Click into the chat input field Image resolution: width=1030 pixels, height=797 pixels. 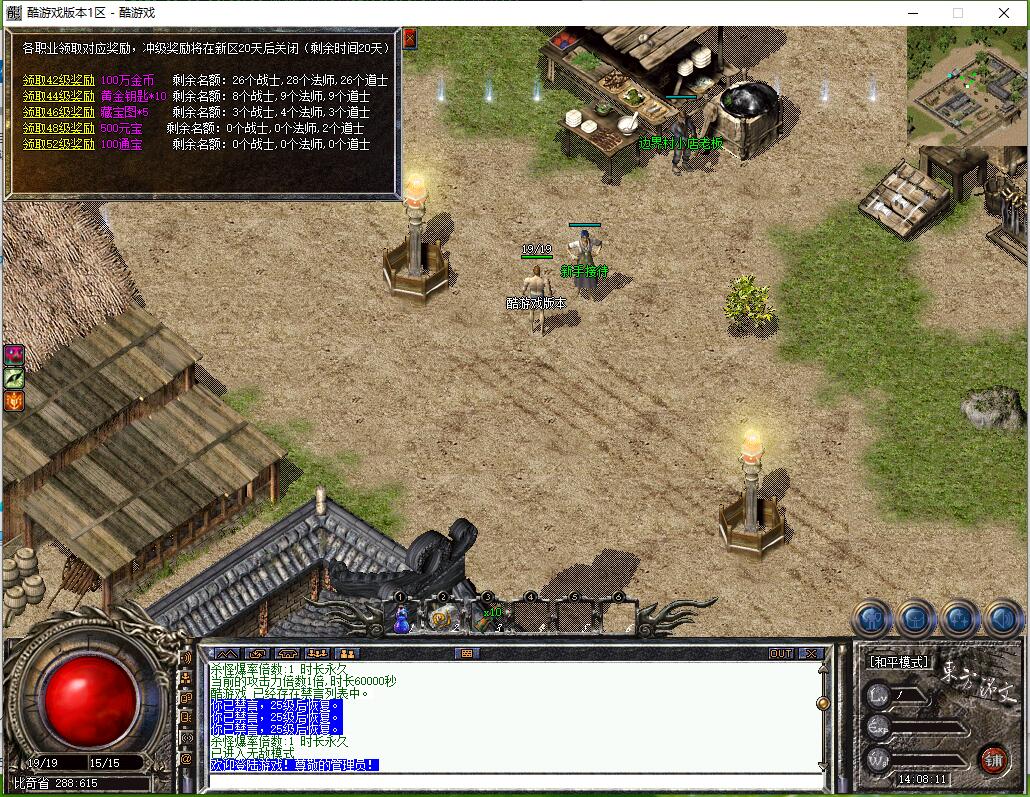pyautogui.click(x=510, y=781)
